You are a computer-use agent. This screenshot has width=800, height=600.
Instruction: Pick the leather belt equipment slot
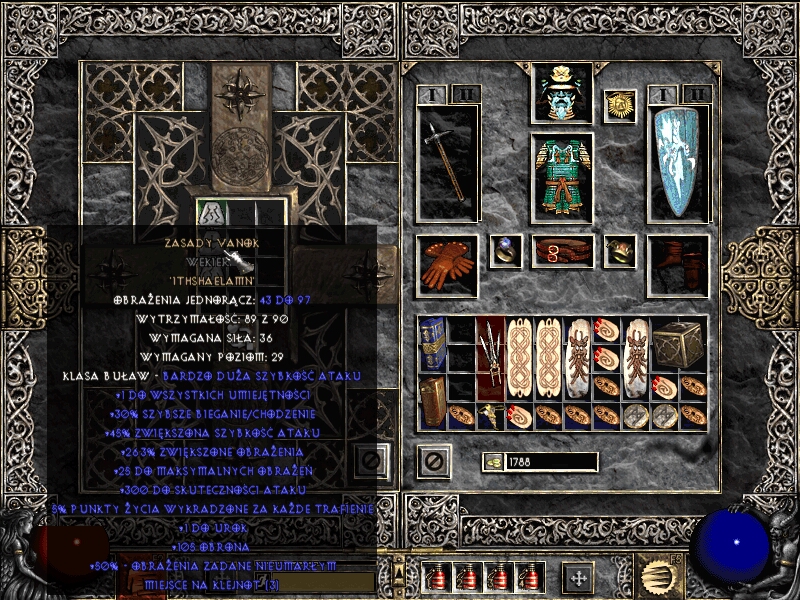(x=562, y=251)
